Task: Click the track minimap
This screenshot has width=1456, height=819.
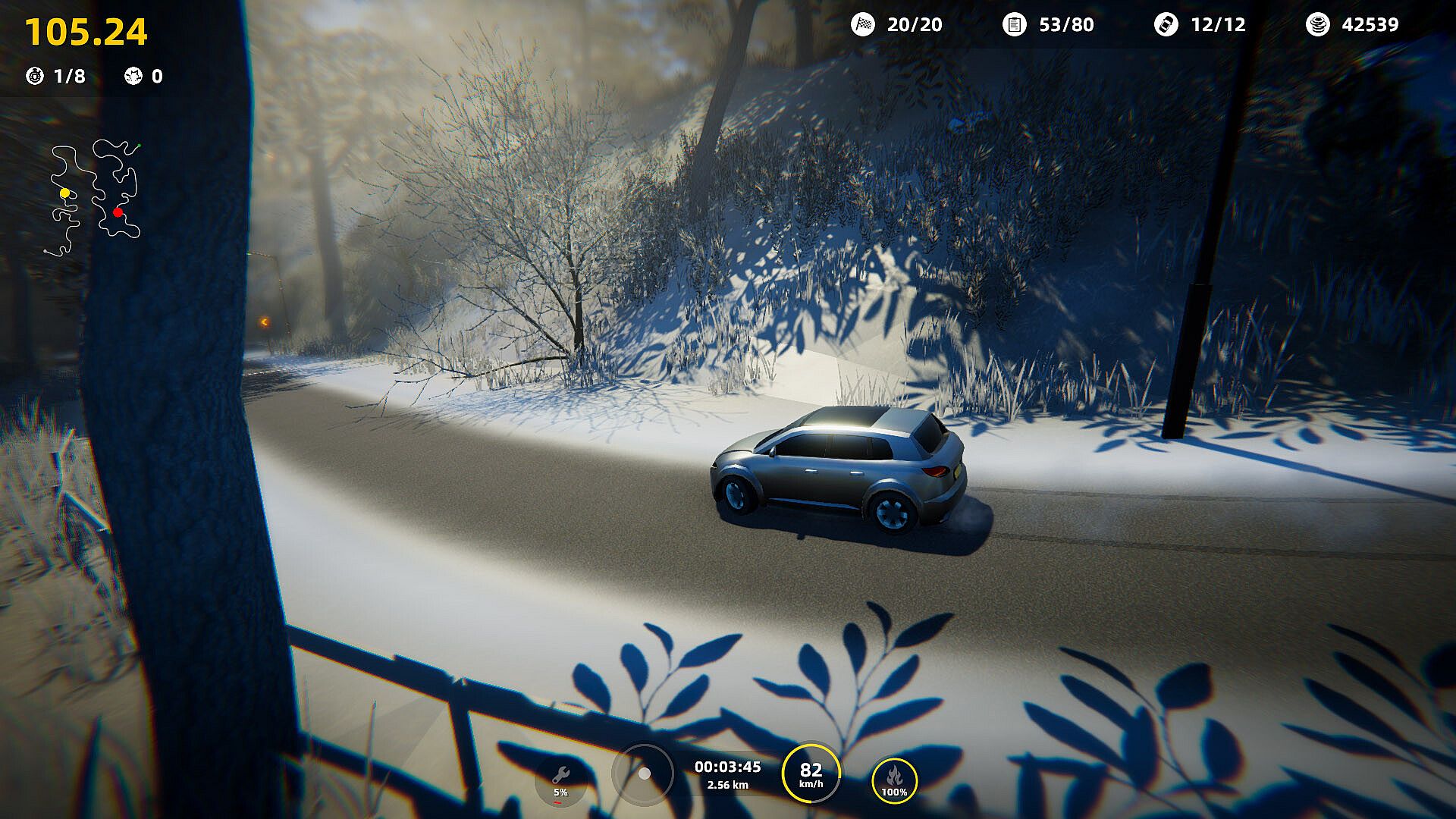Action: click(93, 197)
